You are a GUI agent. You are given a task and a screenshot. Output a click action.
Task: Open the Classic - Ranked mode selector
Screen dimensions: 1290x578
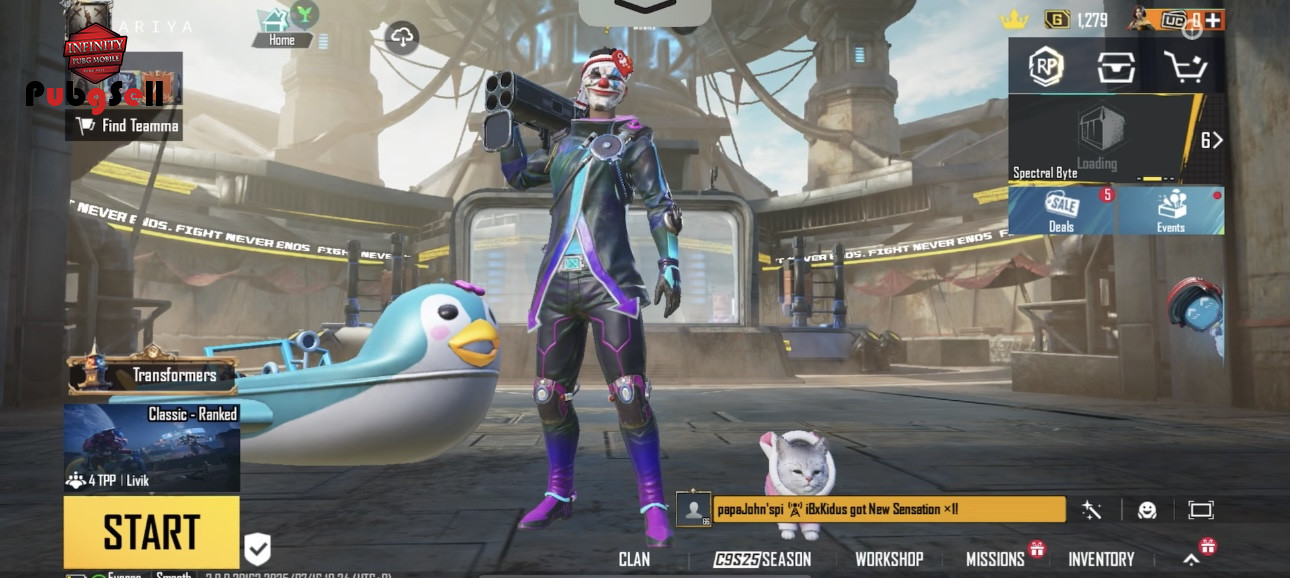[151, 448]
